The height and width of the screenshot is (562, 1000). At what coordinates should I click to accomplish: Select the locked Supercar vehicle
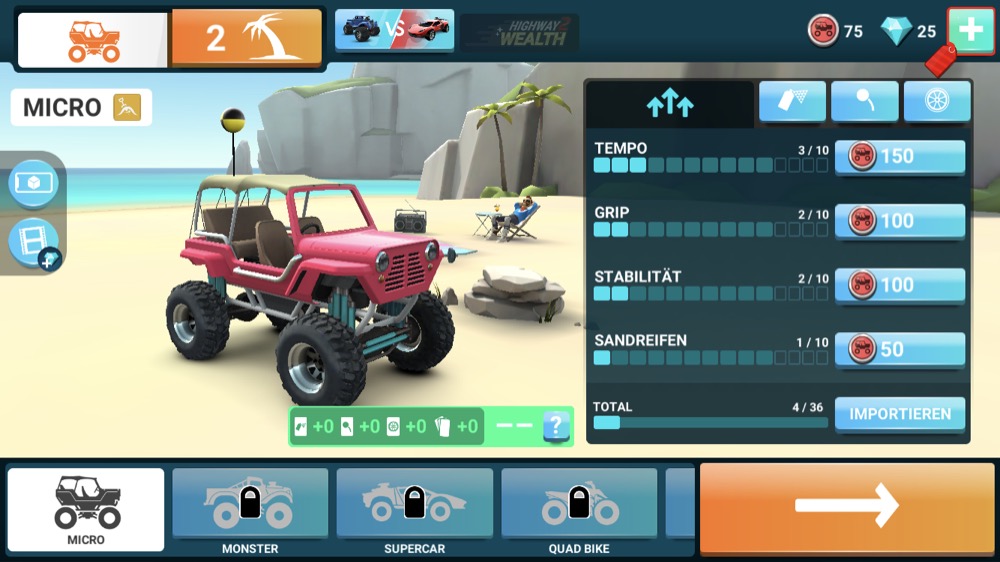pos(414,510)
